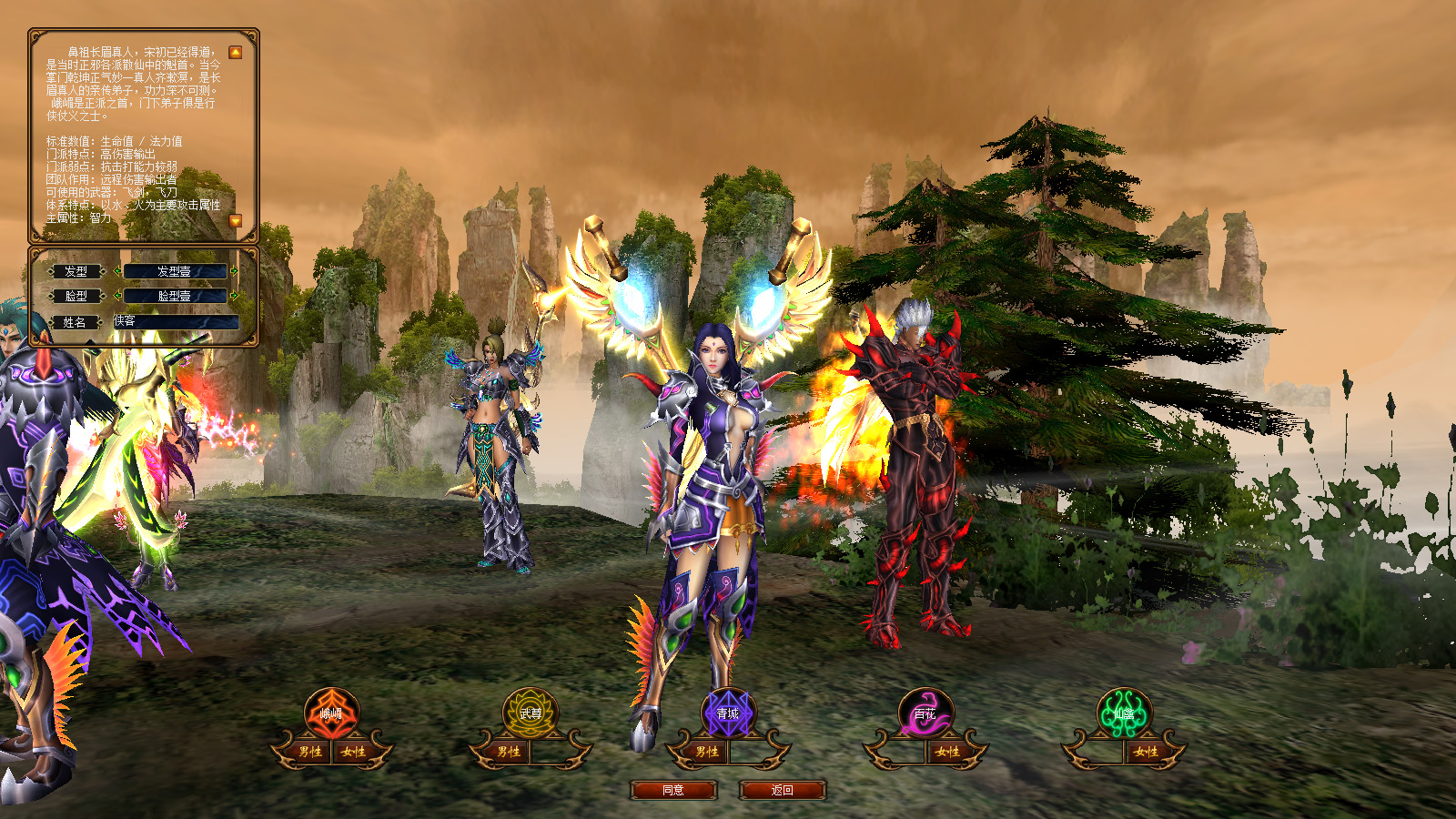Choose male (男性) under 青城
Screen dimensions: 1456x819
tap(707, 752)
